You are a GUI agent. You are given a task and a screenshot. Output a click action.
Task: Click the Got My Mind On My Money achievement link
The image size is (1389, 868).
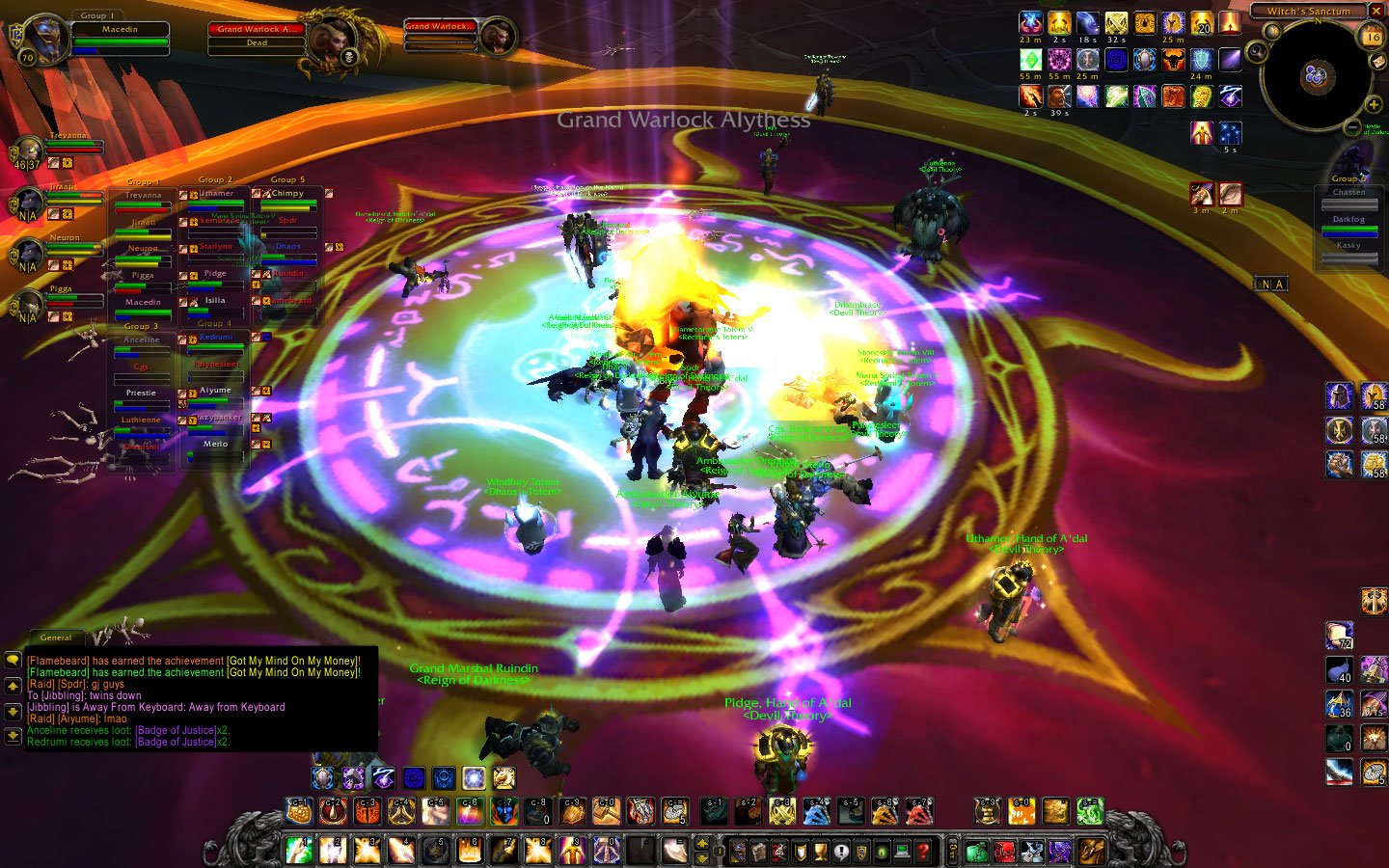pyautogui.click(x=293, y=661)
